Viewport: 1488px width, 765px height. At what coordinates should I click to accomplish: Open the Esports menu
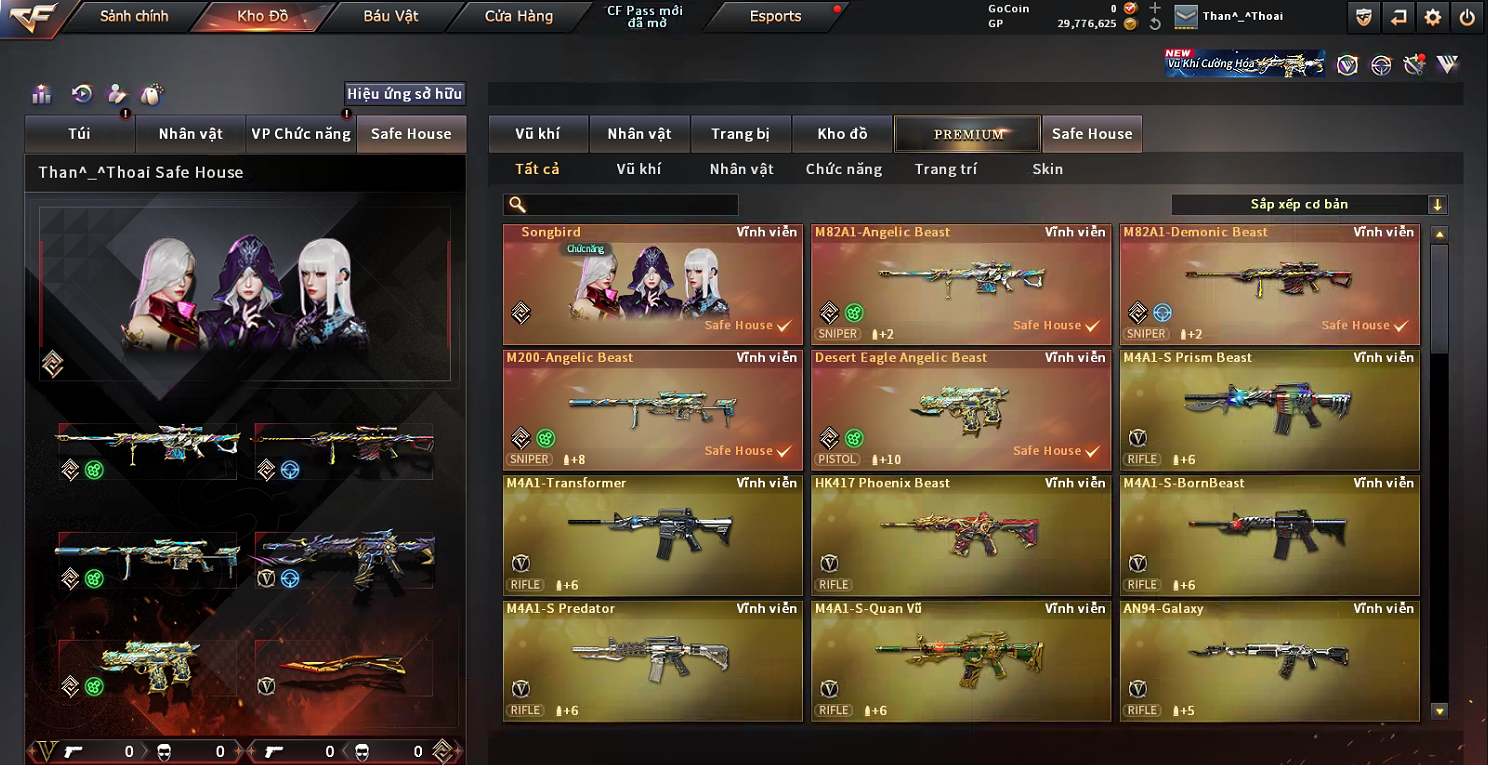775,16
